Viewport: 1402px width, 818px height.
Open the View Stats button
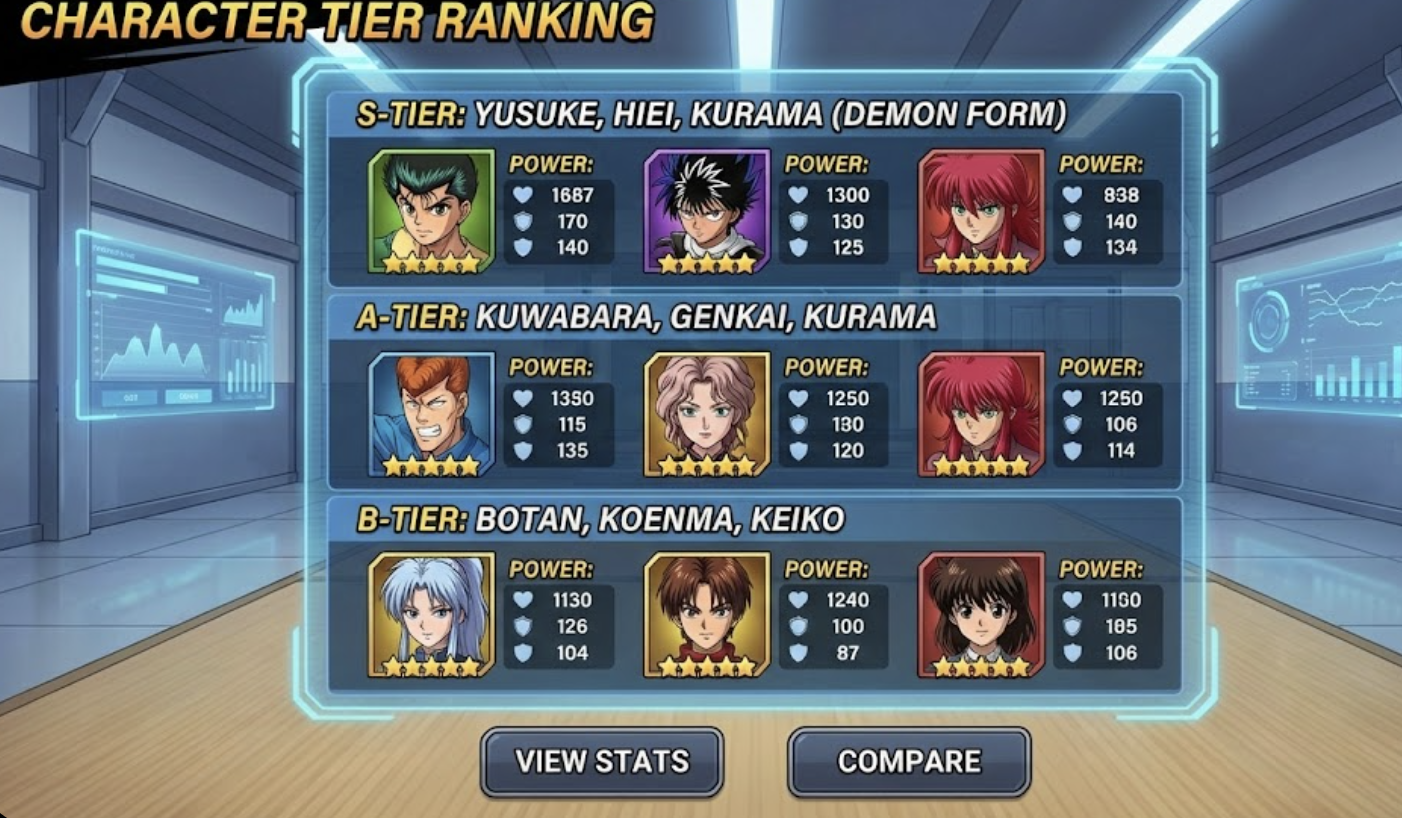(x=602, y=761)
